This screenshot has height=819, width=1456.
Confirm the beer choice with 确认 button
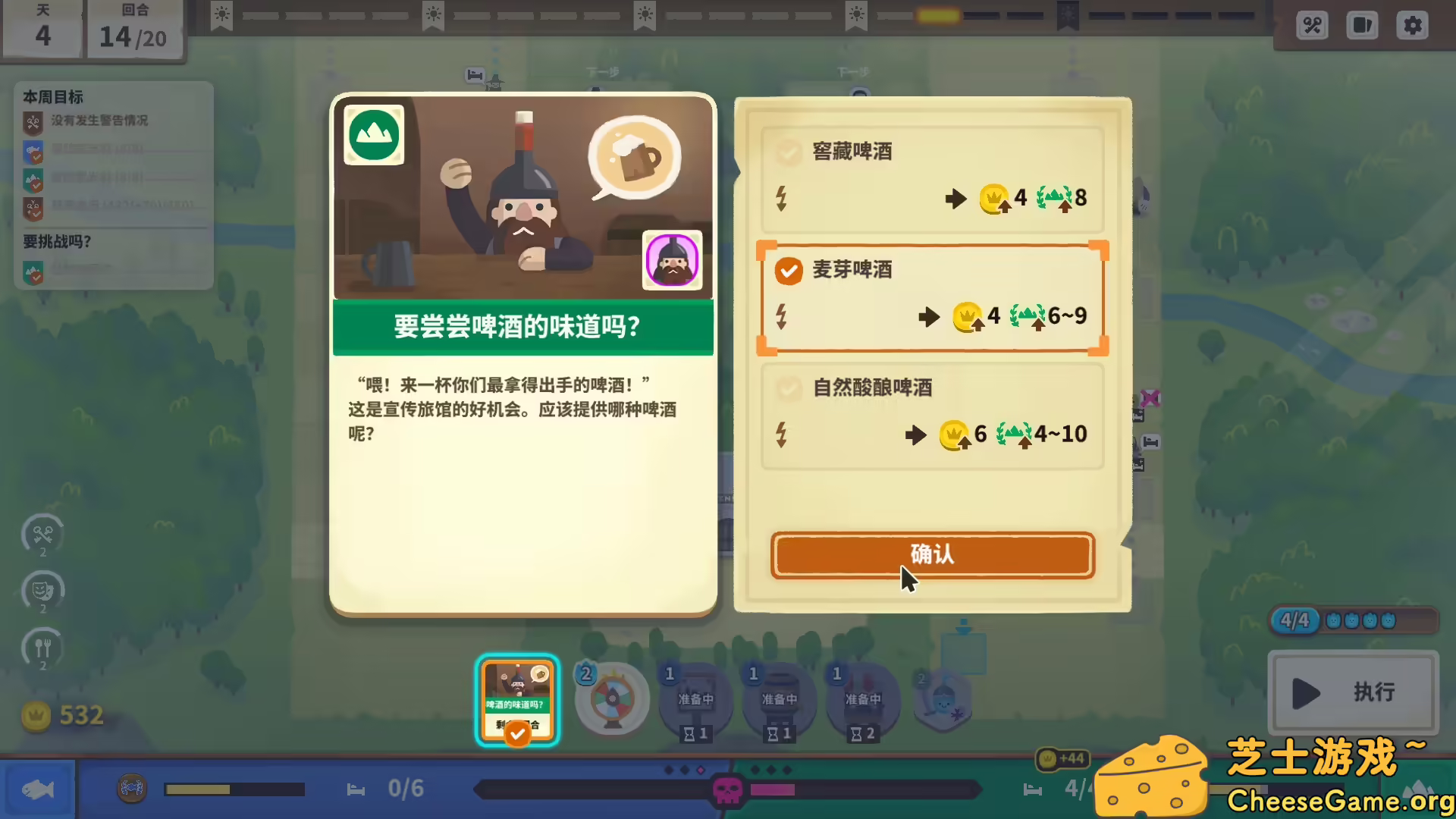[932, 555]
